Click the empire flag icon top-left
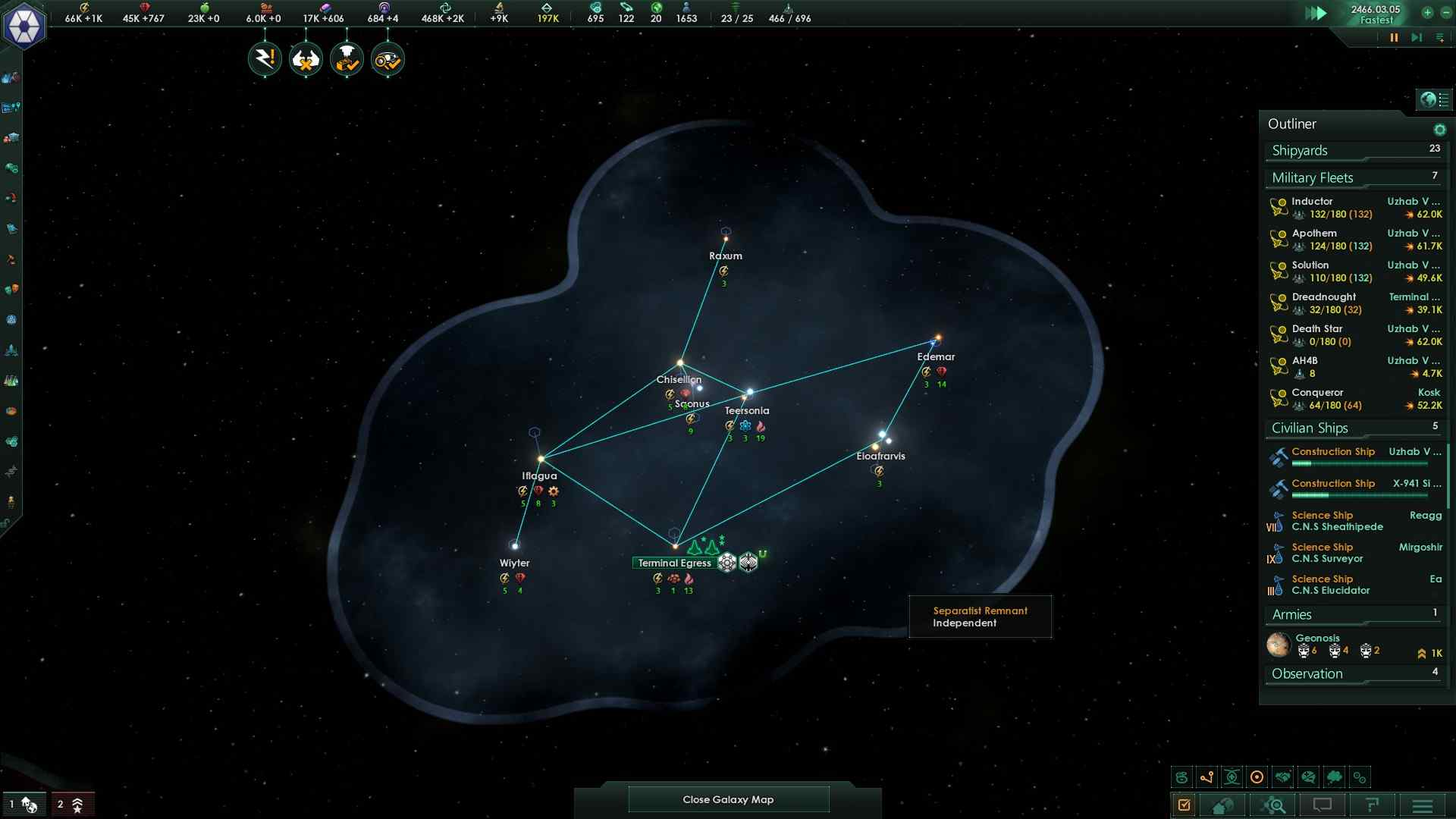1456x819 pixels. pyautogui.click(x=25, y=25)
